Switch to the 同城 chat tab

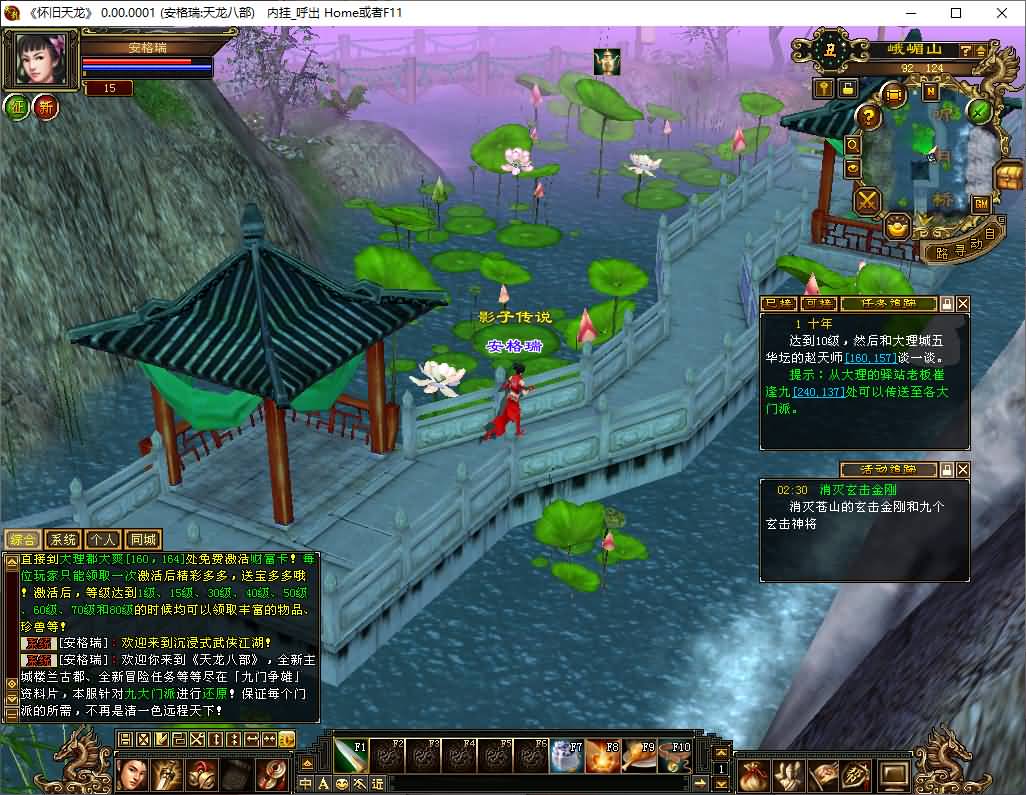click(x=143, y=540)
